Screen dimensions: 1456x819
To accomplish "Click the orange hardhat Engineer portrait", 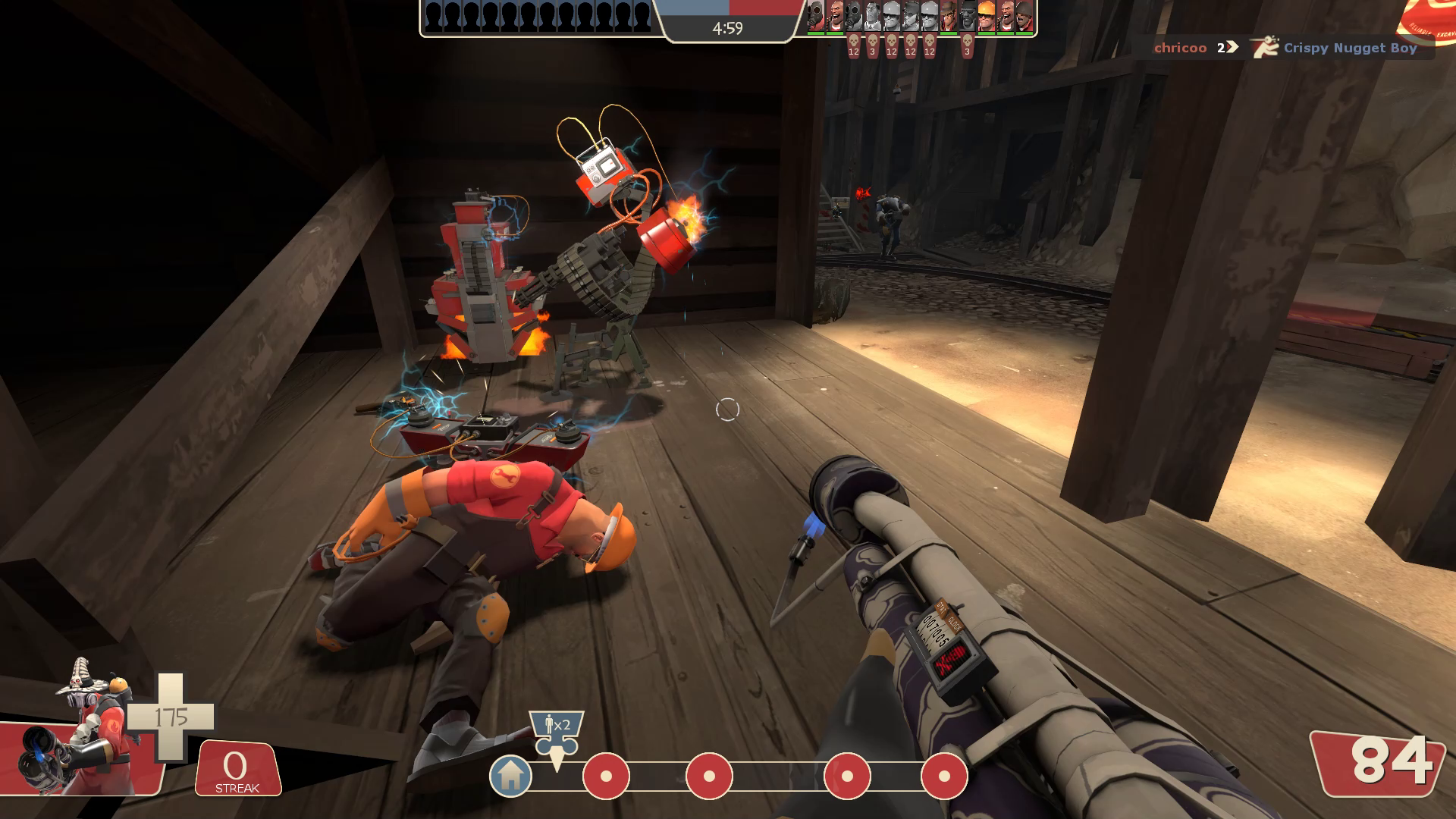I will coord(987,16).
